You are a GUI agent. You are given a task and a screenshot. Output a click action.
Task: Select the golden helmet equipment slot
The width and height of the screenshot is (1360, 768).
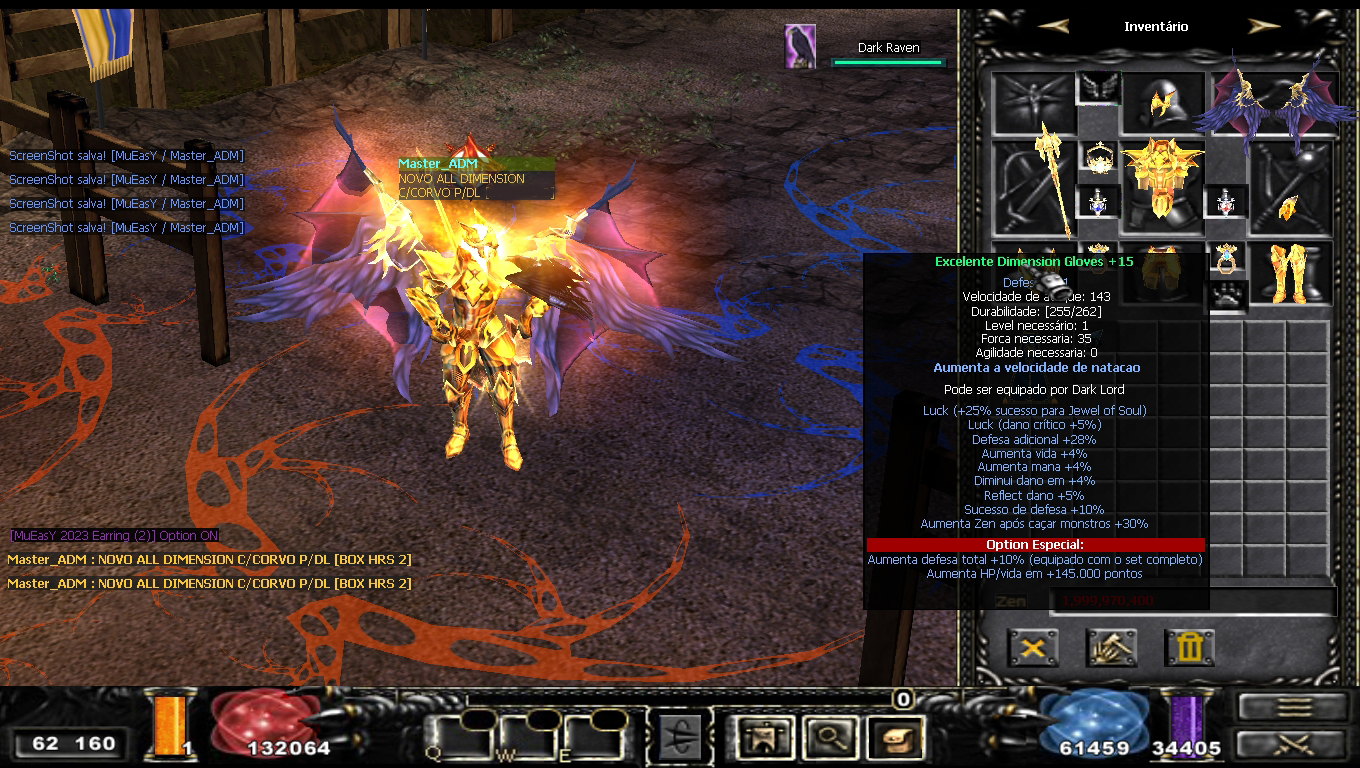point(1164,102)
